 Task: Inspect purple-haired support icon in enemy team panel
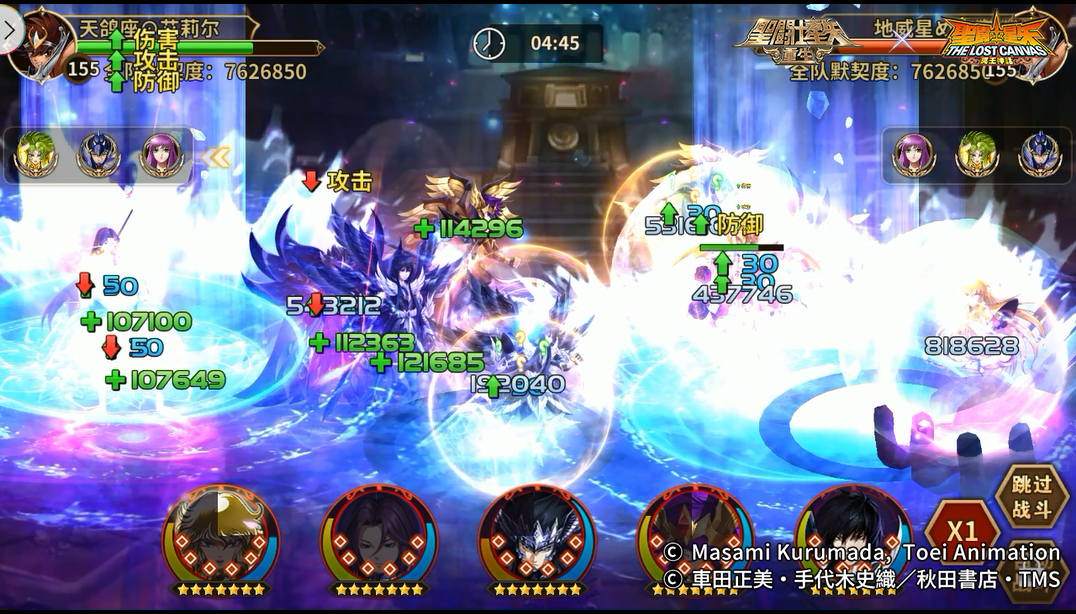point(913,155)
